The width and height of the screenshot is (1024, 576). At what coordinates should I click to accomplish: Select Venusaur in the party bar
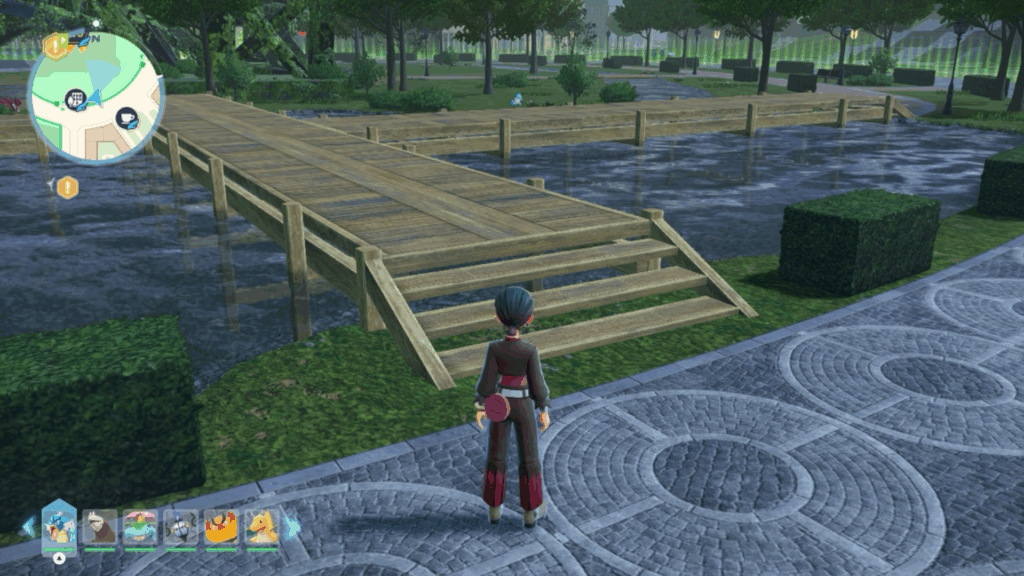point(140,527)
